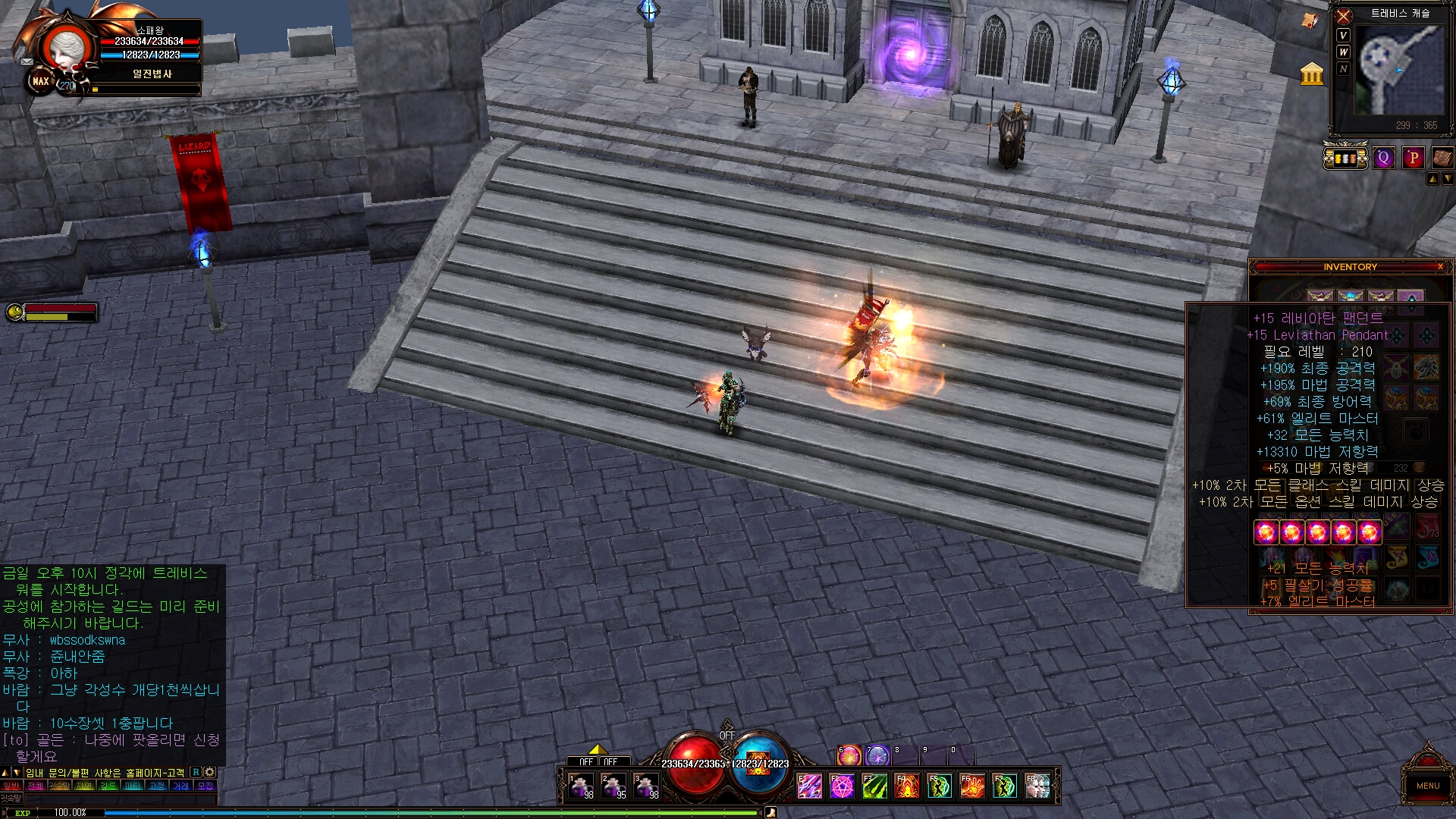1456x819 pixels.
Task: Activate the F4 fire skill
Action: 907,786
